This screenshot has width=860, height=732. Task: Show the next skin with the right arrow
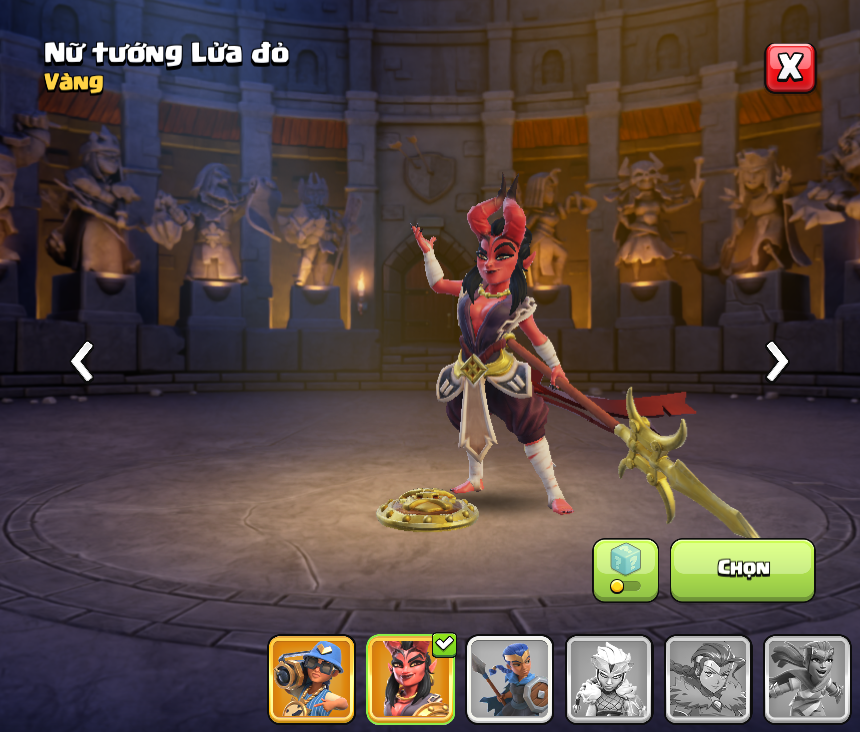pos(776,361)
